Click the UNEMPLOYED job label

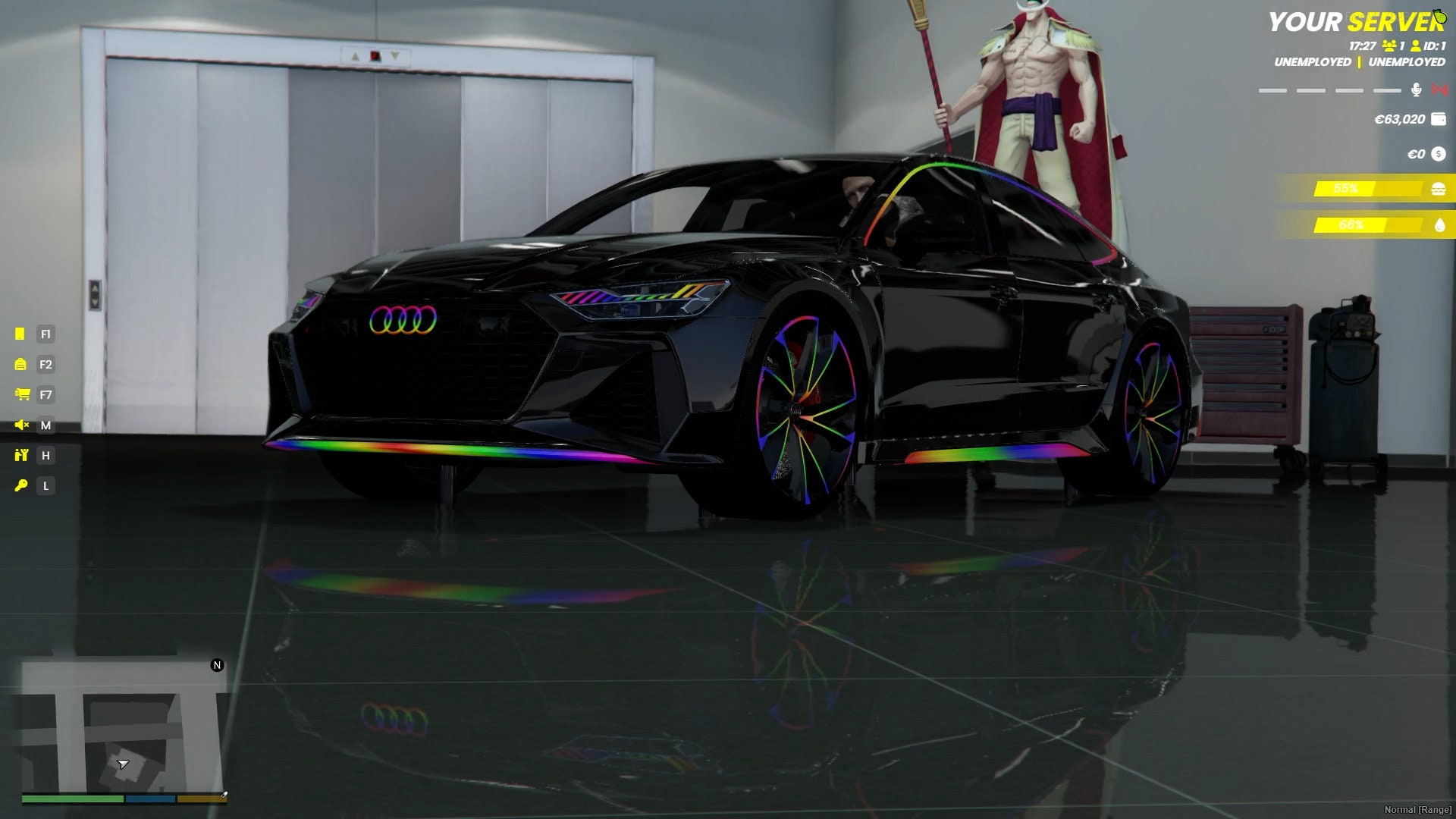pyautogui.click(x=1312, y=62)
